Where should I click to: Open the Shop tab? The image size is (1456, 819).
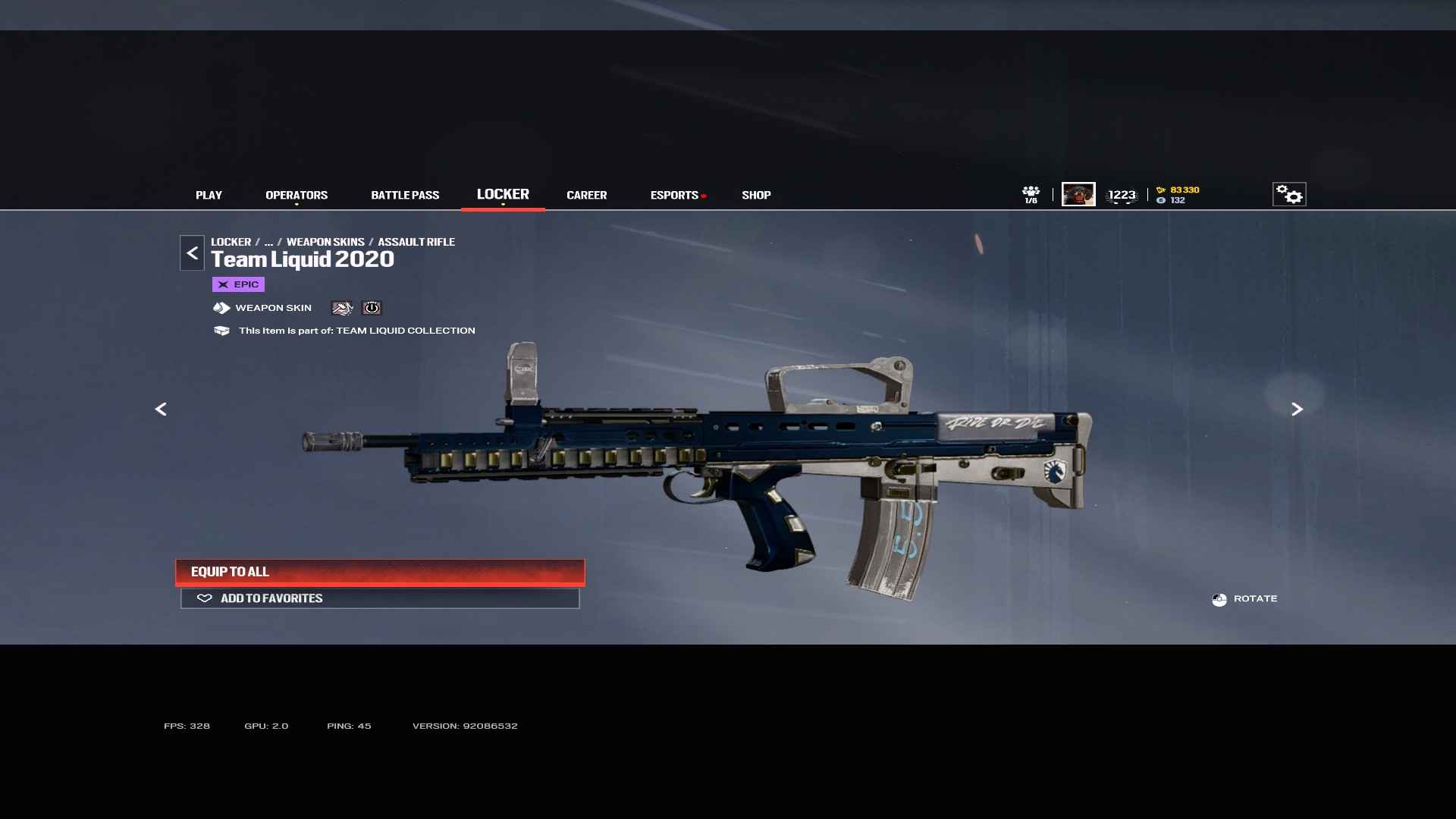point(756,195)
